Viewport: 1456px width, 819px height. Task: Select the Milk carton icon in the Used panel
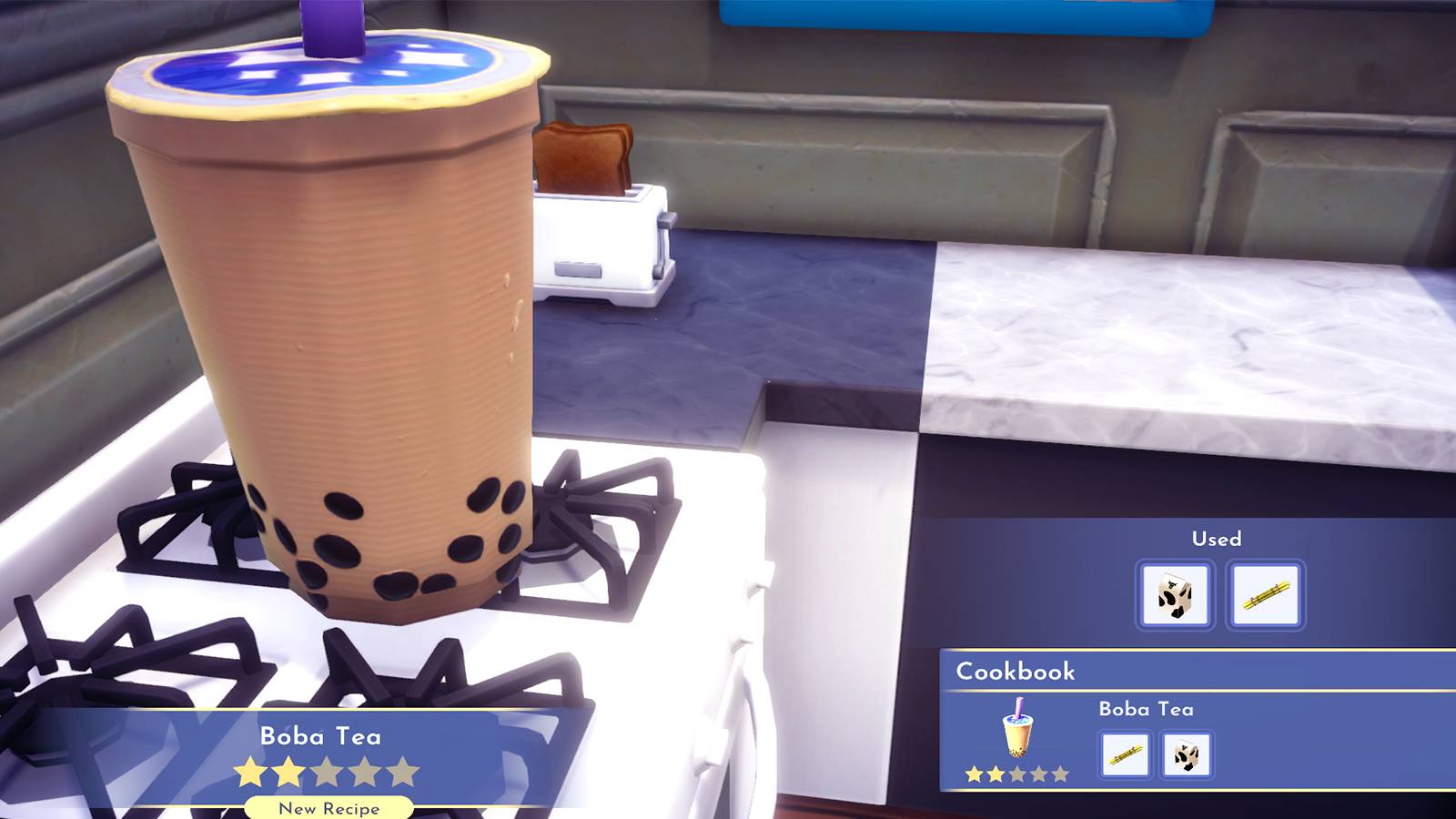click(x=1176, y=595)
